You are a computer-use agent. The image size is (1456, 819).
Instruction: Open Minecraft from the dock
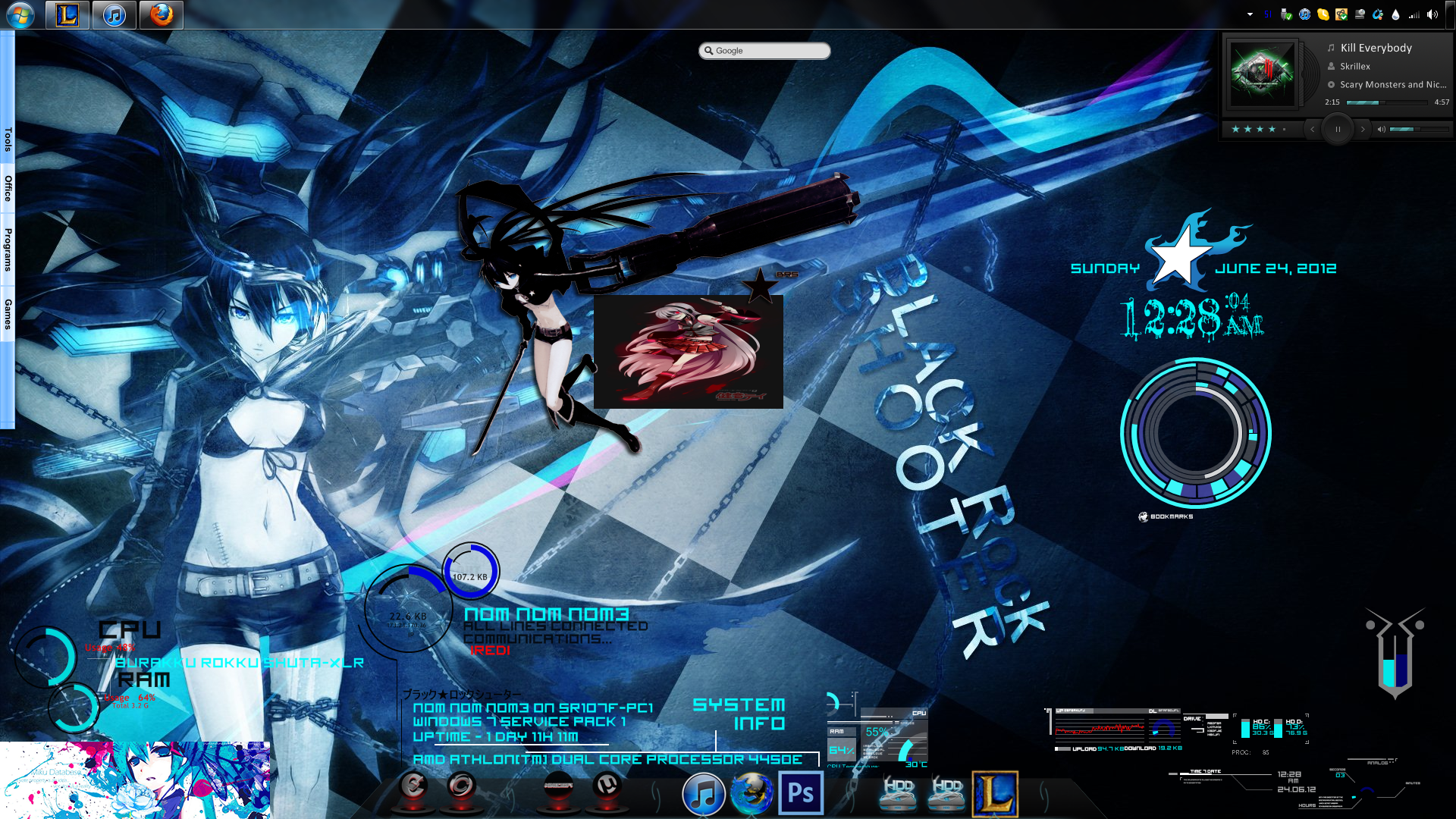click(x=559, y=785)
